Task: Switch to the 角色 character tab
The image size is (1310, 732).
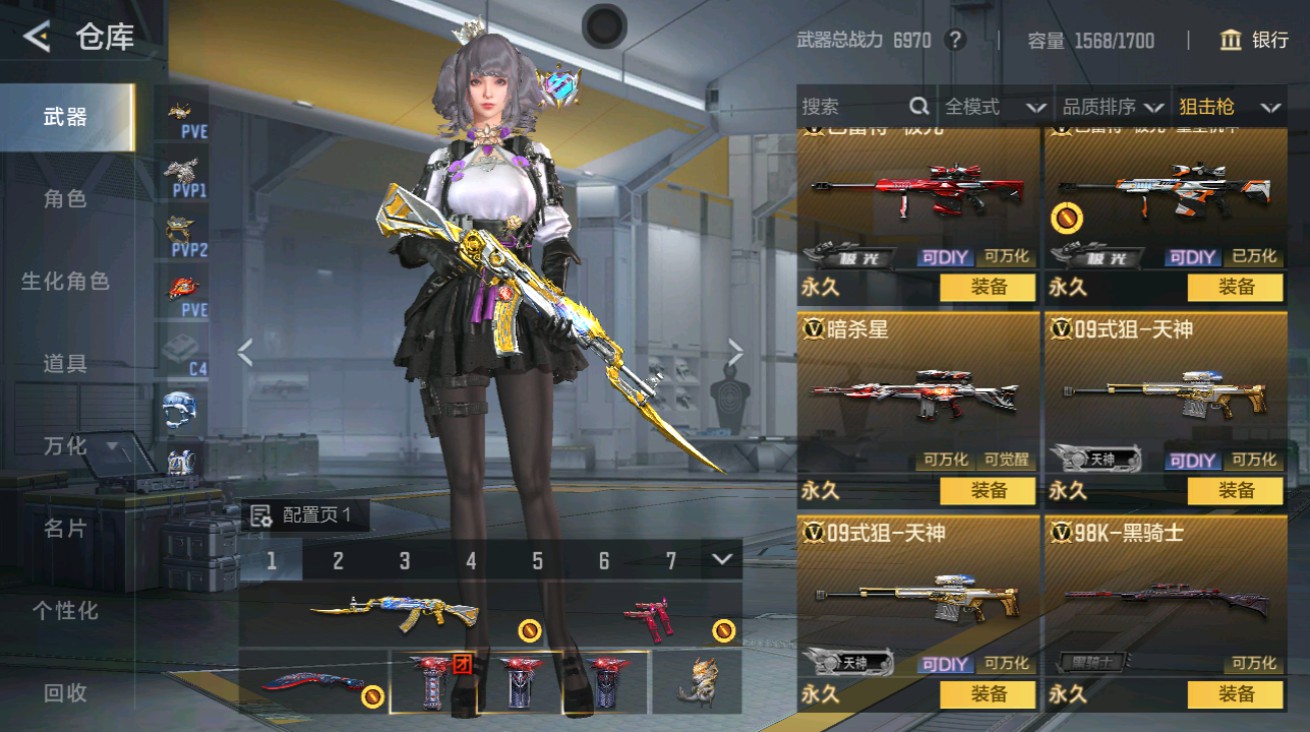Action: (x=66, y=199)
